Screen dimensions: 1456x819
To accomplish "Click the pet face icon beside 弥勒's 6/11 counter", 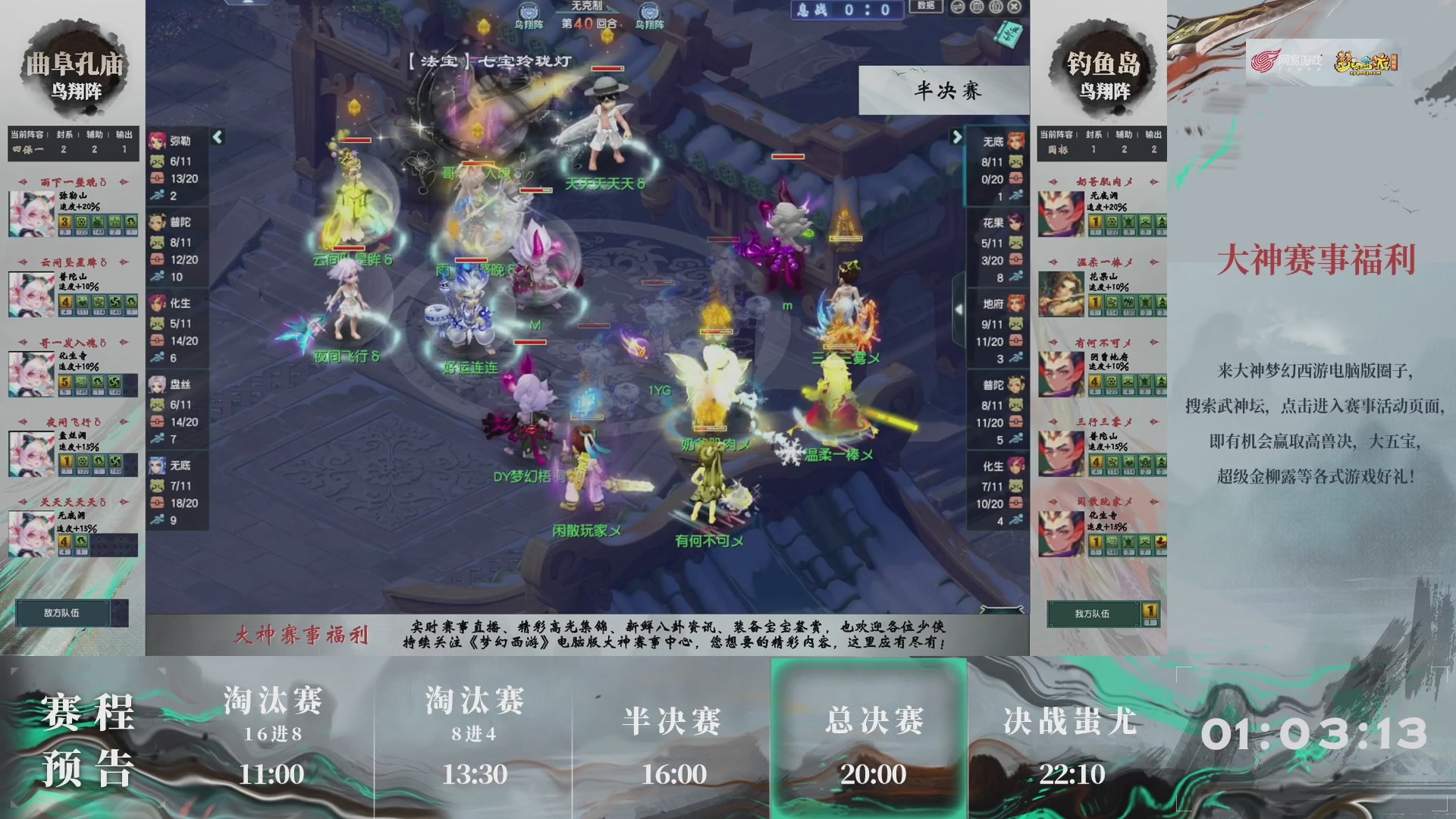I will [x=158, y=161].
